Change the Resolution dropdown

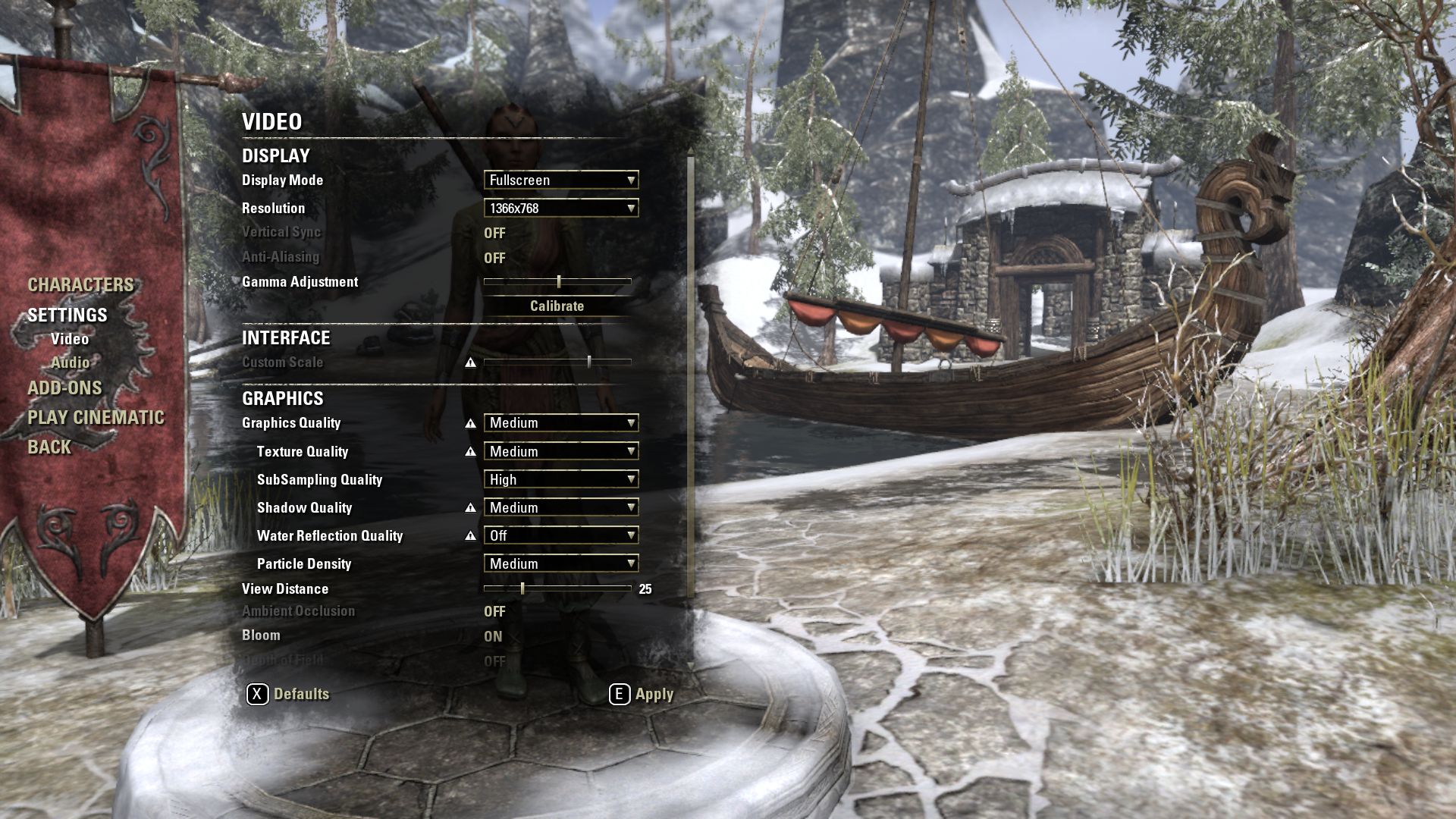tap(561, 208)
